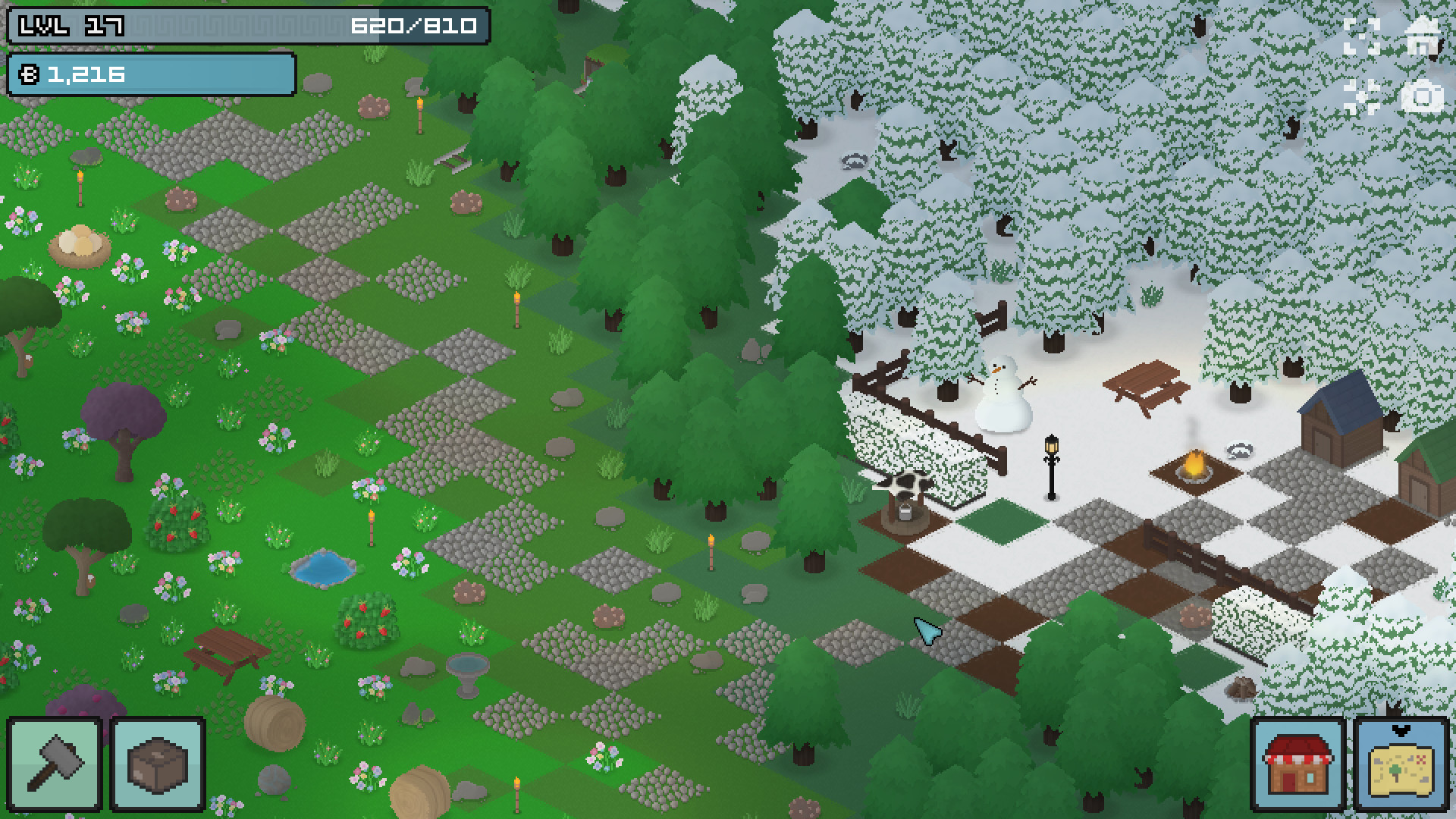
Task: Click the LVL 17 level badge
Action: click(x=64, y=25)
